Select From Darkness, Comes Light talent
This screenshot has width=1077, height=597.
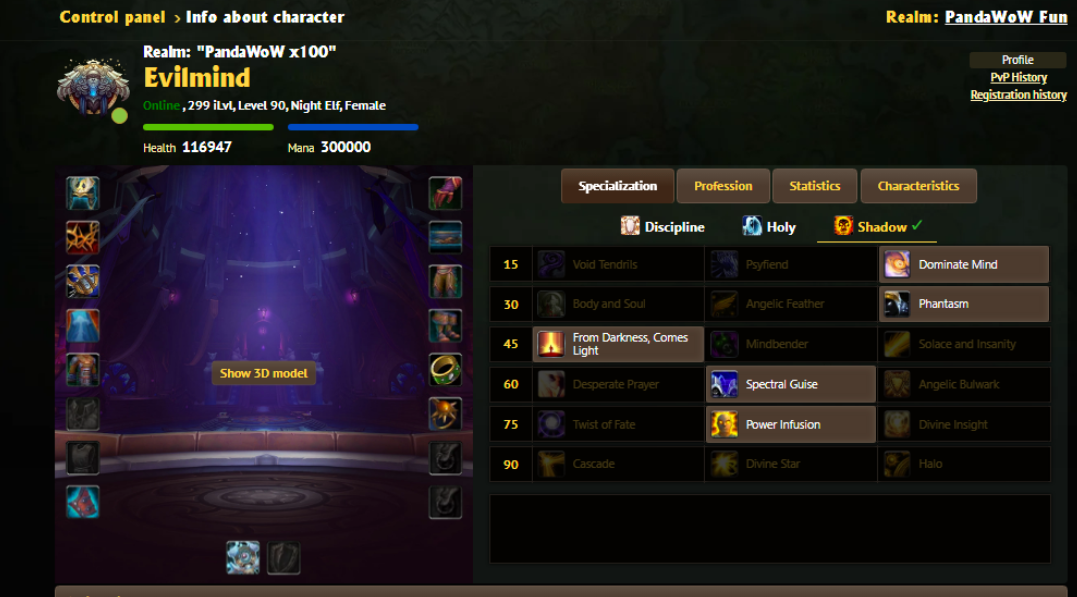[x=619, y=344]
